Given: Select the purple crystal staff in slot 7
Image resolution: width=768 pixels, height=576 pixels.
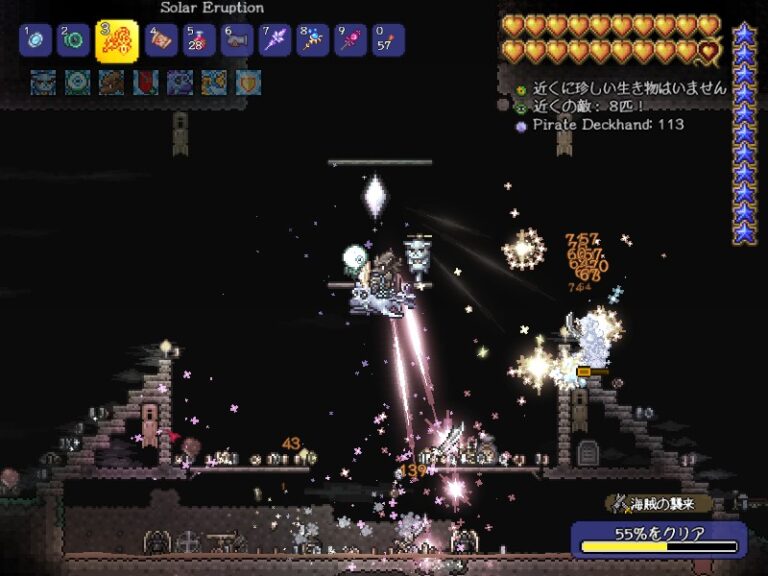Looking at the screenshot, I should click(x=275, y=41).
